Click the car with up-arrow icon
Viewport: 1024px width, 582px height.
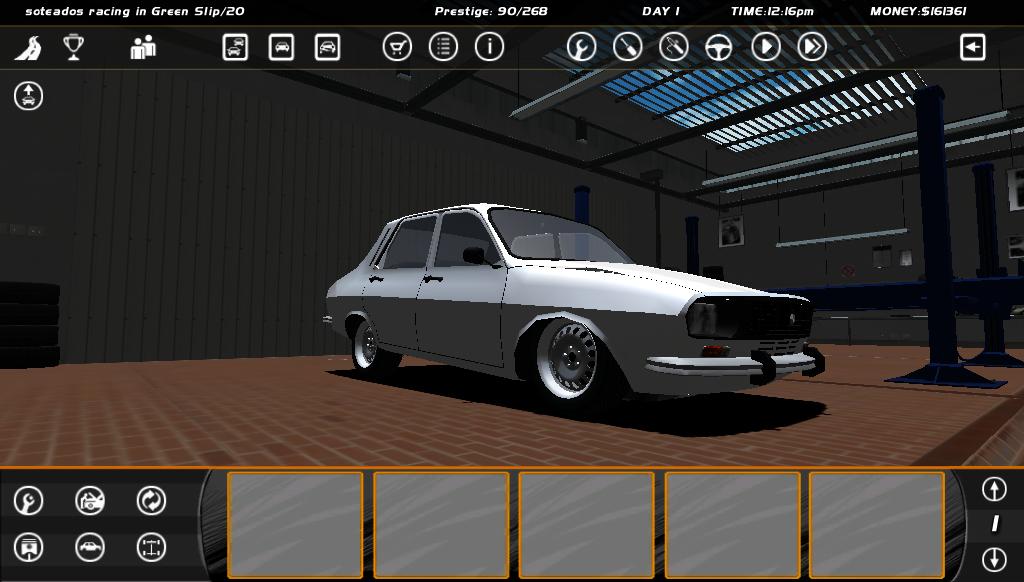pos(28,96)
